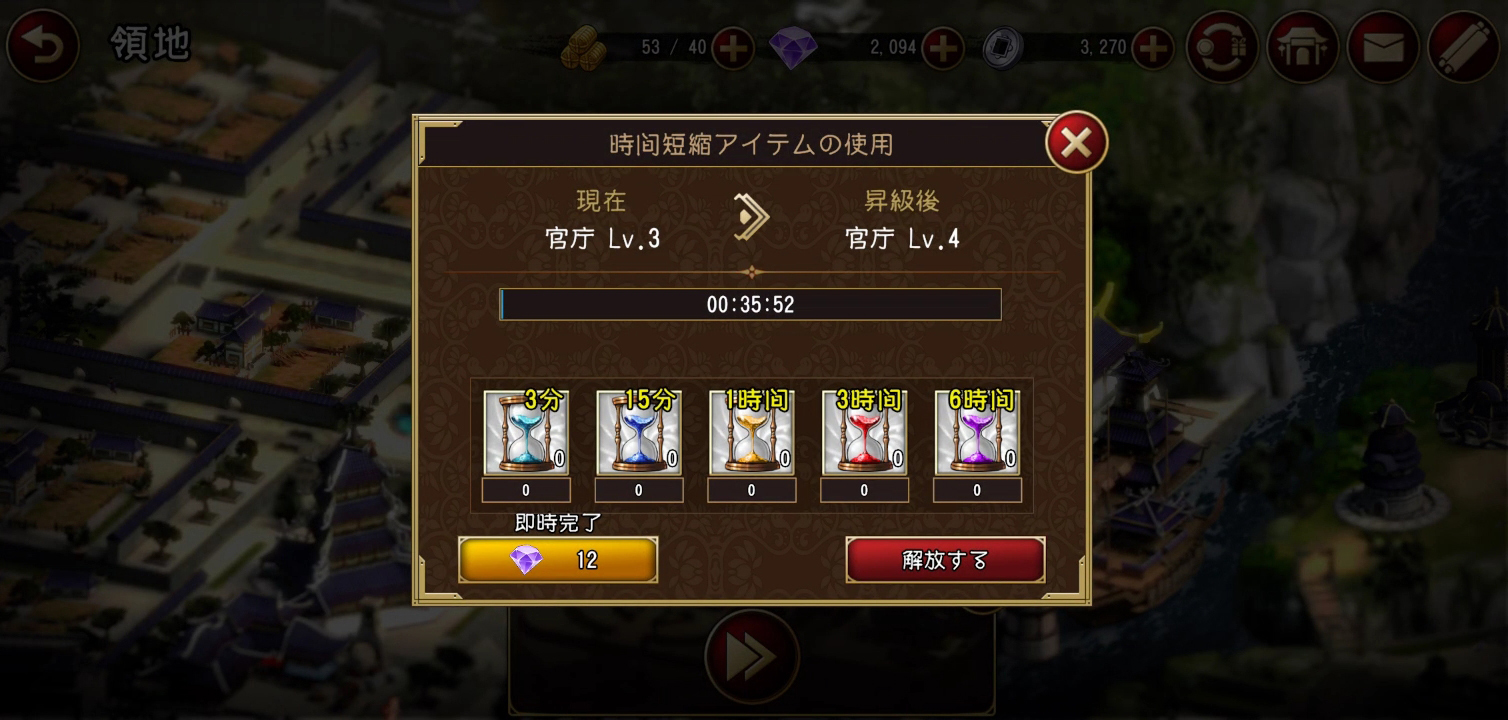Image resolution: width=1508 pixels, height=720 pixels.
Task: Open the gift exchange event icon
Action: 1222,46
